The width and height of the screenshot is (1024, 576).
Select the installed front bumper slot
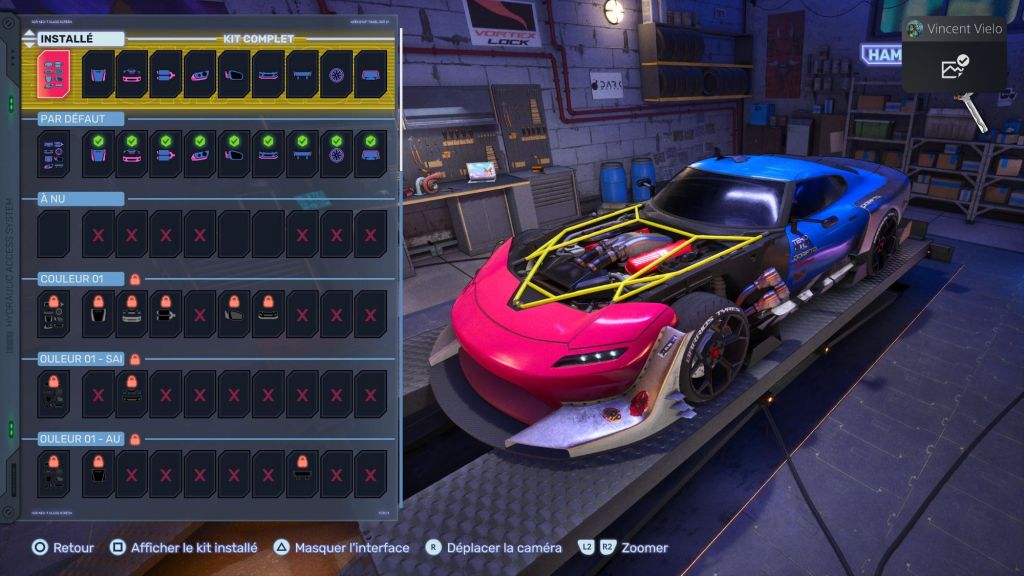132,74
